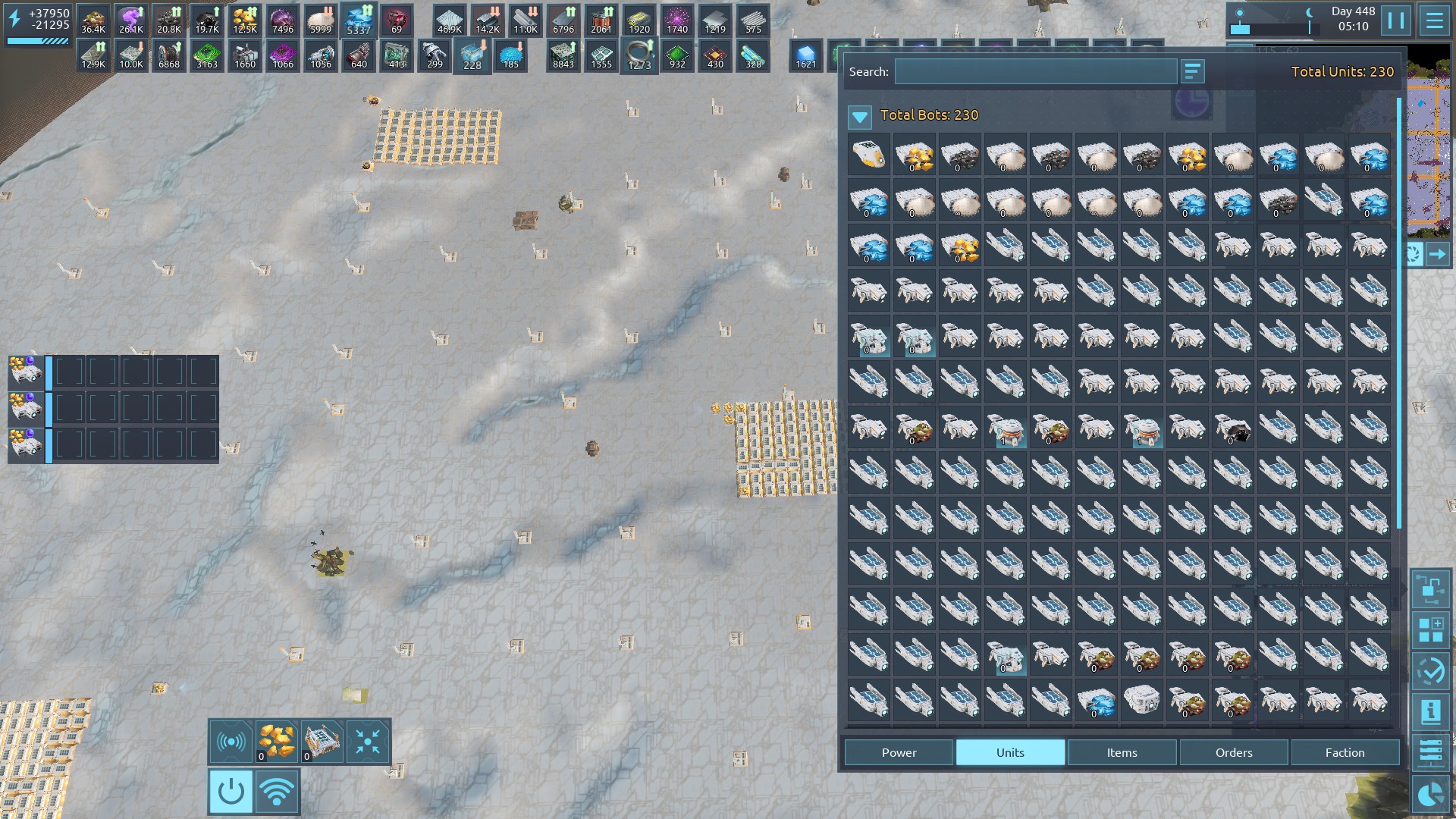Toggle the power button
Screen dimensions: 1456x819
point(231,792)
